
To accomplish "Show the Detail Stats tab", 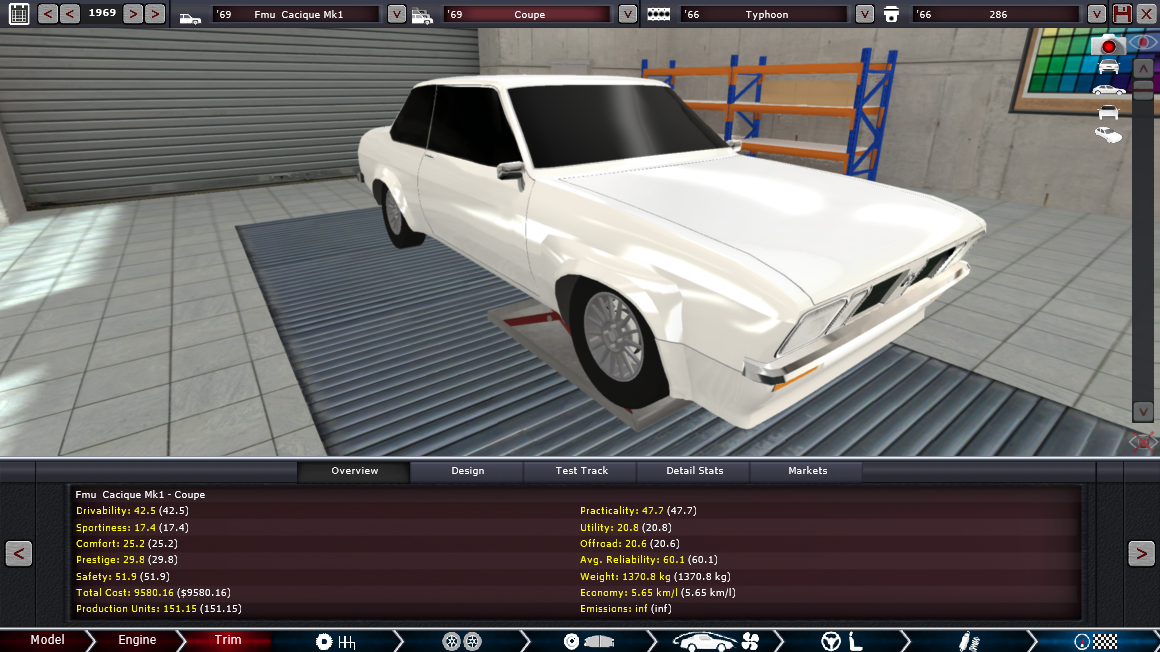I will point(695,471).
